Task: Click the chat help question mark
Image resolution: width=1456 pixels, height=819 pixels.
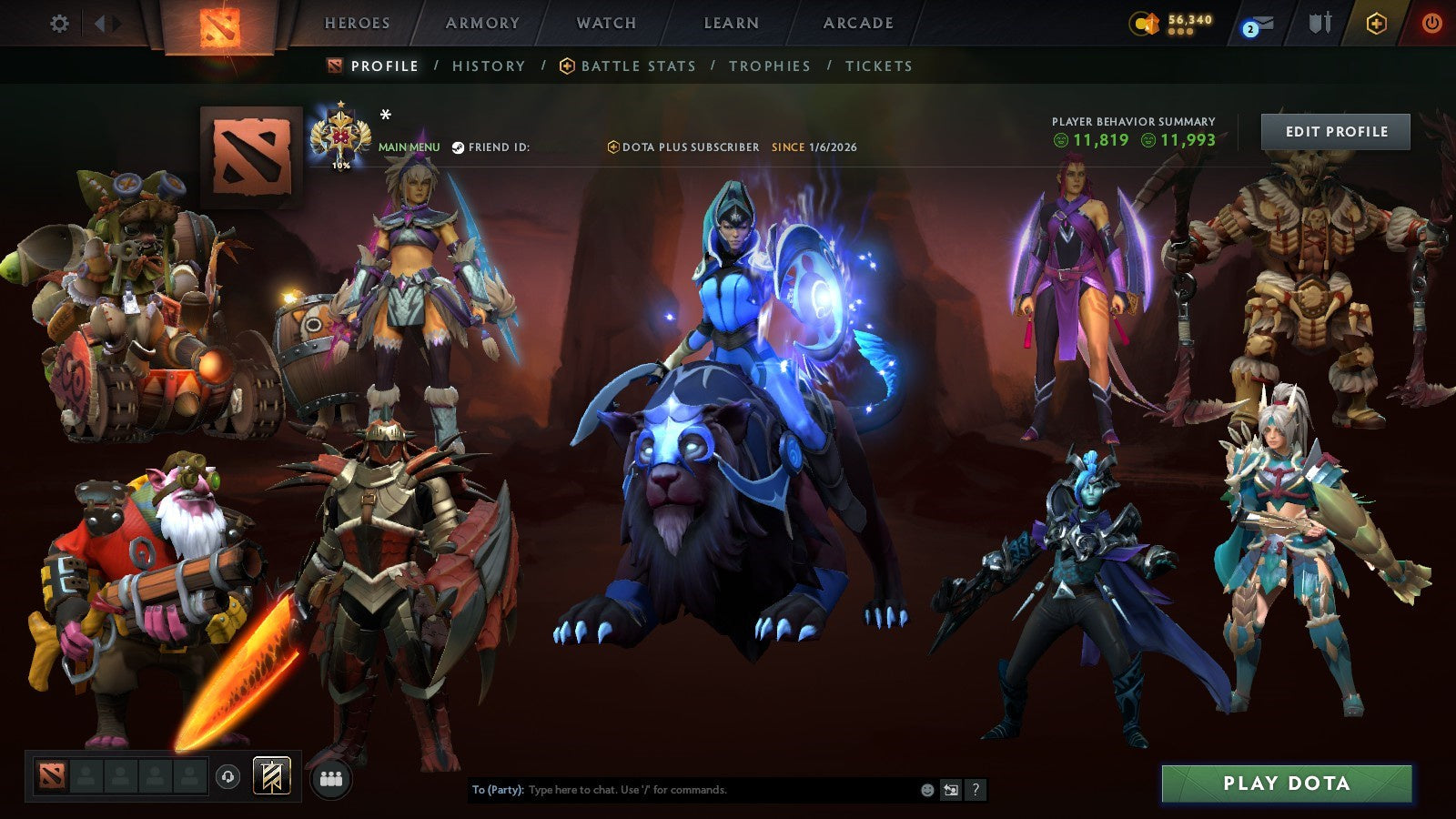Action: click(976, 790)
